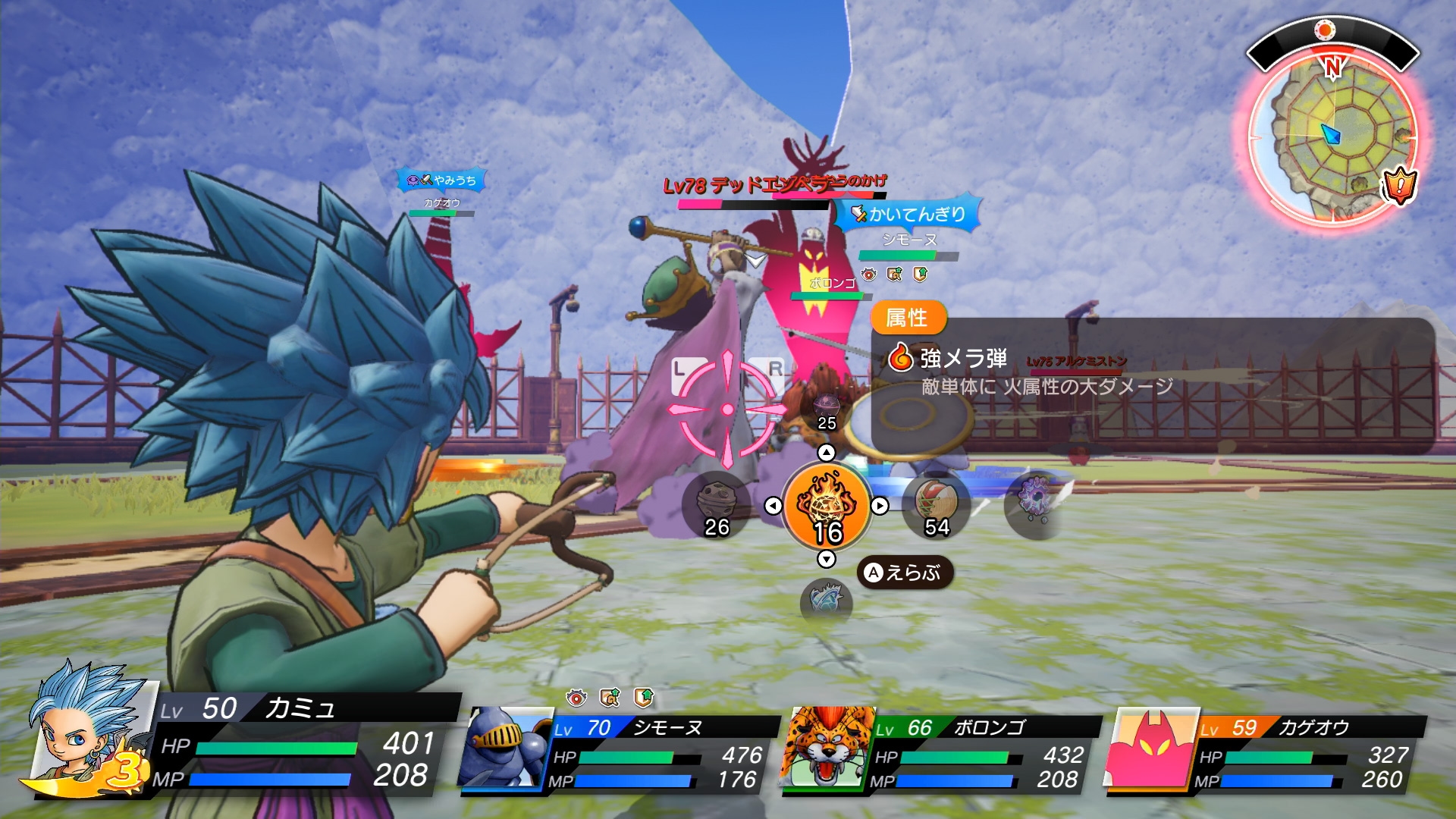Image resolution: width=1456 pixels, height=819 pixels.
Task: Select the flaming 強メラ弾 pellet showing 16
Action: coord(827,506)
